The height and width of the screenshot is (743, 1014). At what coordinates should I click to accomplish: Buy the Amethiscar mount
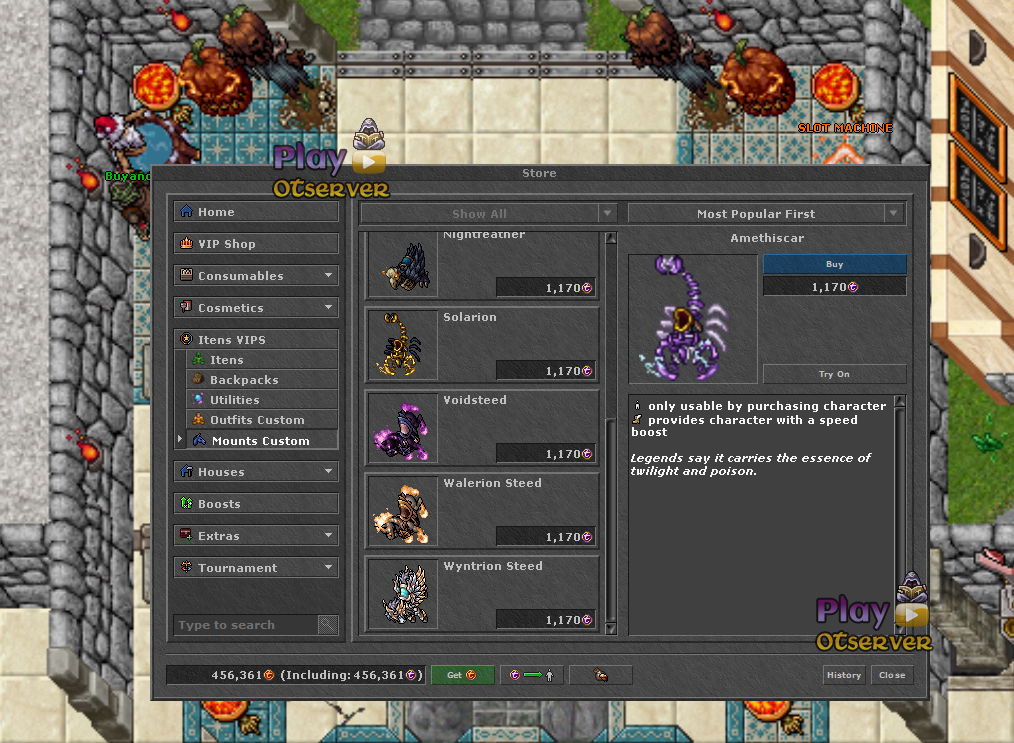834,265
